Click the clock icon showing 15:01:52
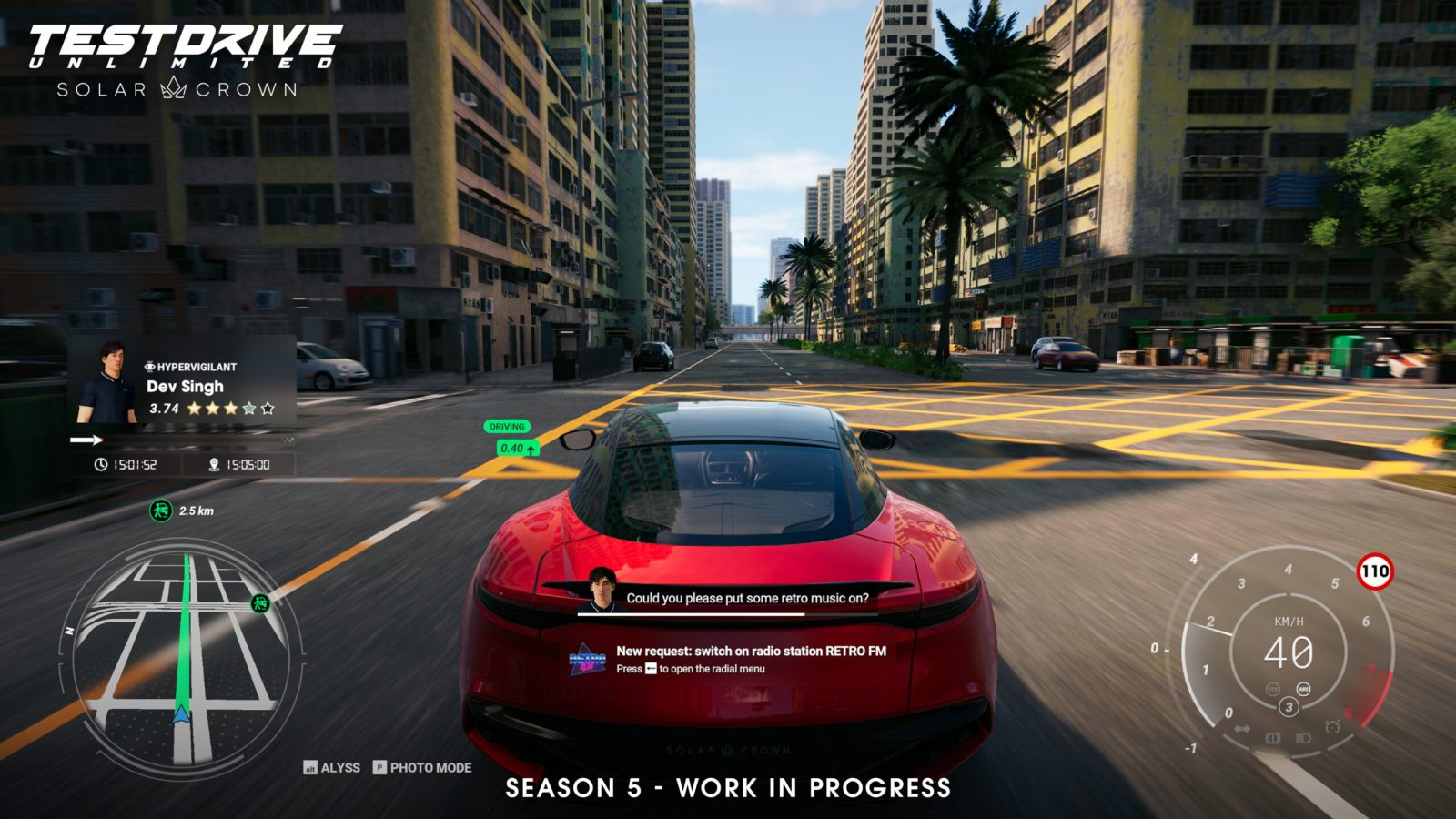 pyautogui.click(x=100, y=465)
